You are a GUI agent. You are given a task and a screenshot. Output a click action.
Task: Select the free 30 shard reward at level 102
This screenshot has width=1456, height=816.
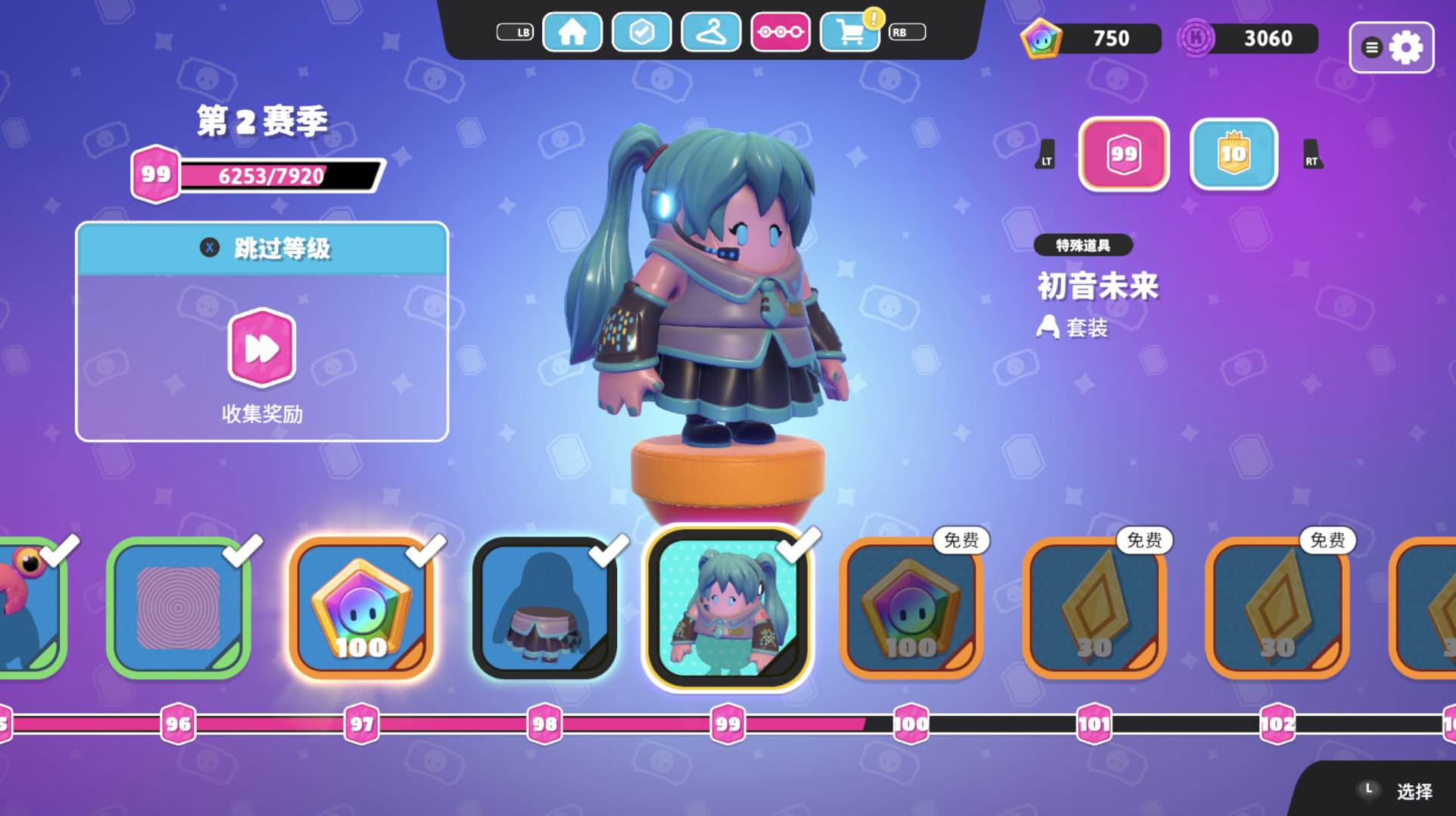click(x=1277, y=608)
